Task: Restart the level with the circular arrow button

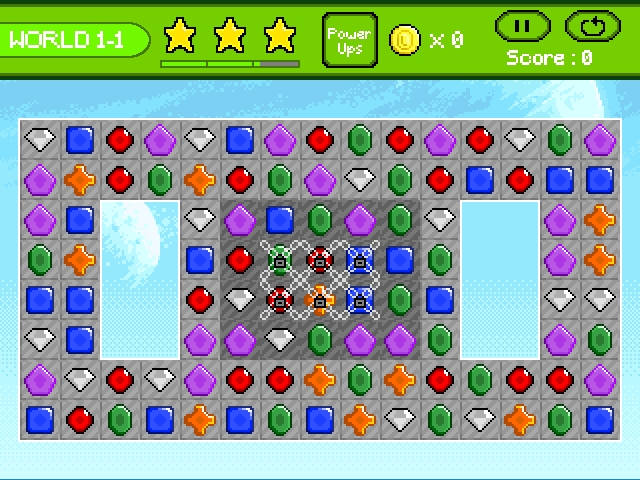Action: [x=593, y=25]
